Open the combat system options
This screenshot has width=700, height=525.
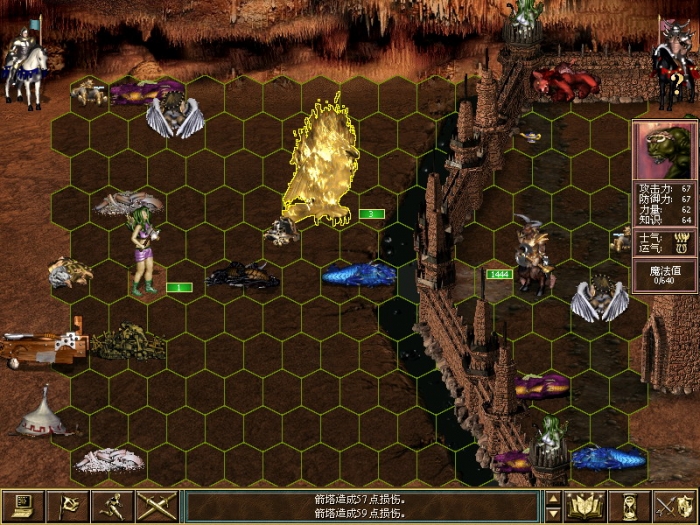22,506
